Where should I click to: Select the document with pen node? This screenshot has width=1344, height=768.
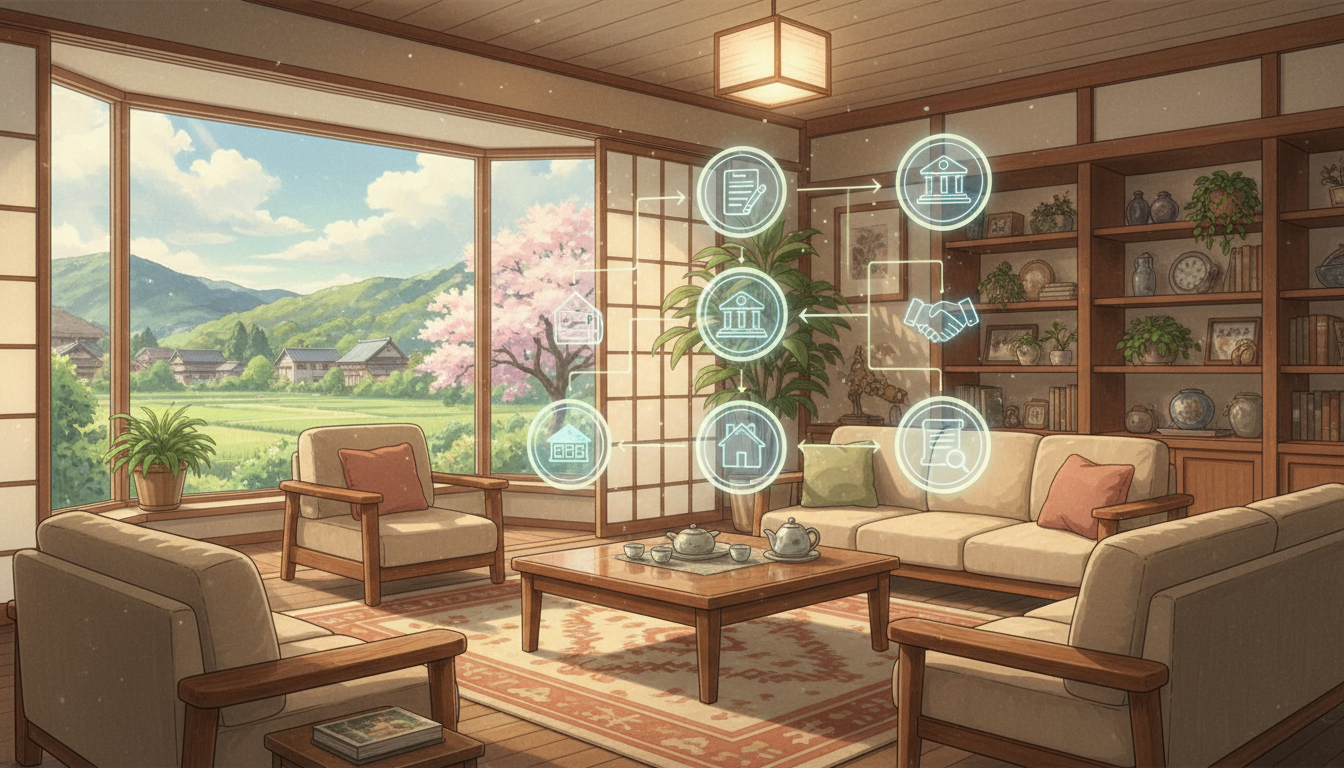coord(741,191)
